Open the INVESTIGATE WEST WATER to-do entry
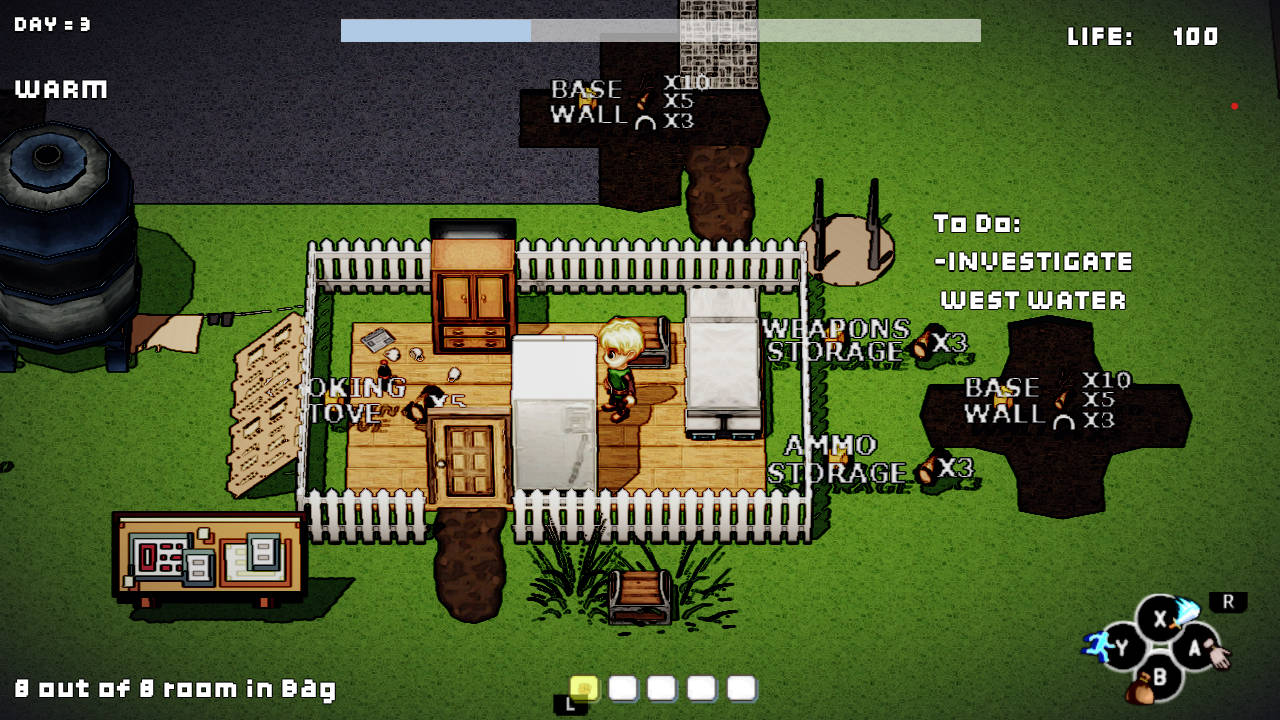Screen dimensions: 1280x720 coord(1030,280)
